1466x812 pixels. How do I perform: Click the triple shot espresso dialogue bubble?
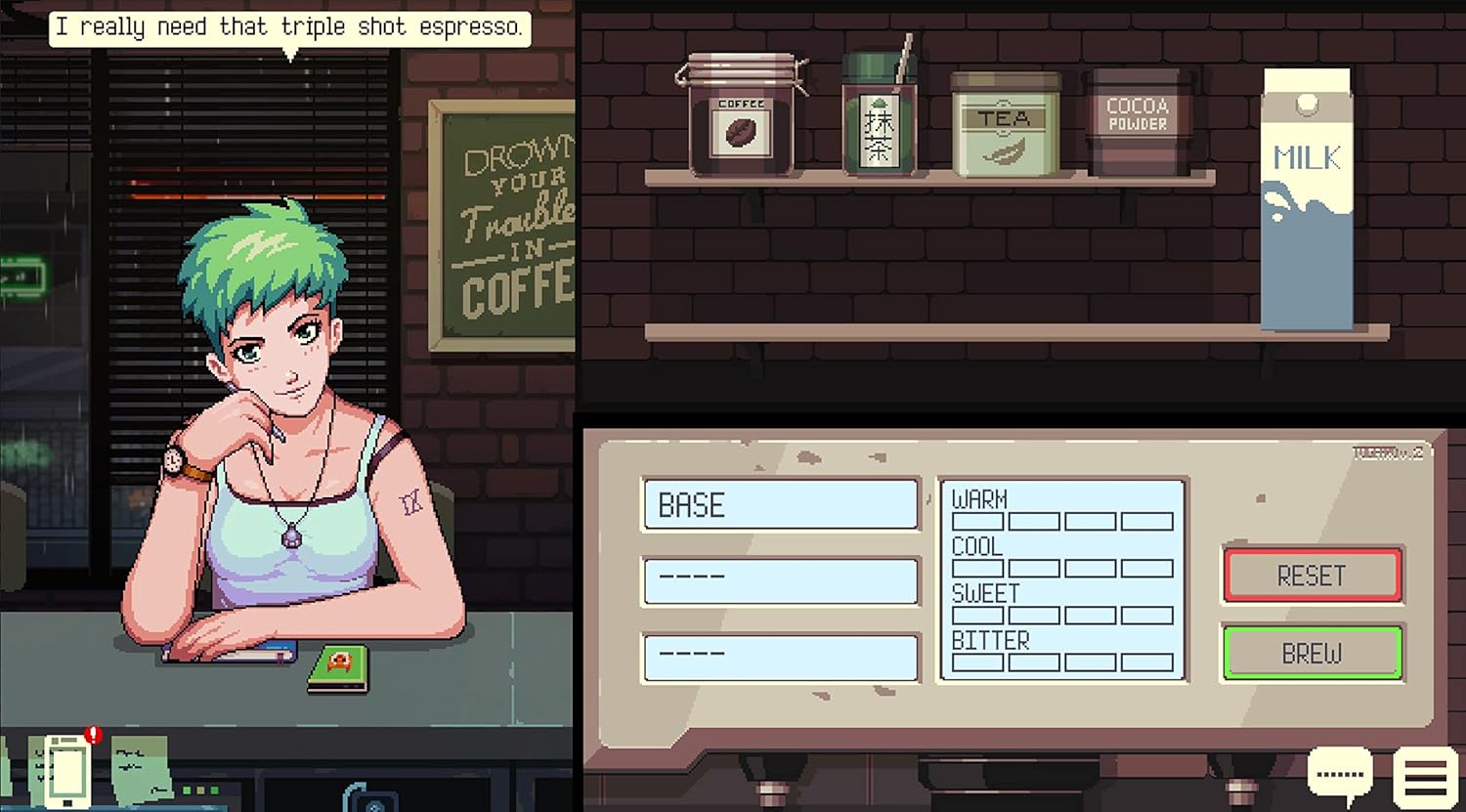pos(288,26)
